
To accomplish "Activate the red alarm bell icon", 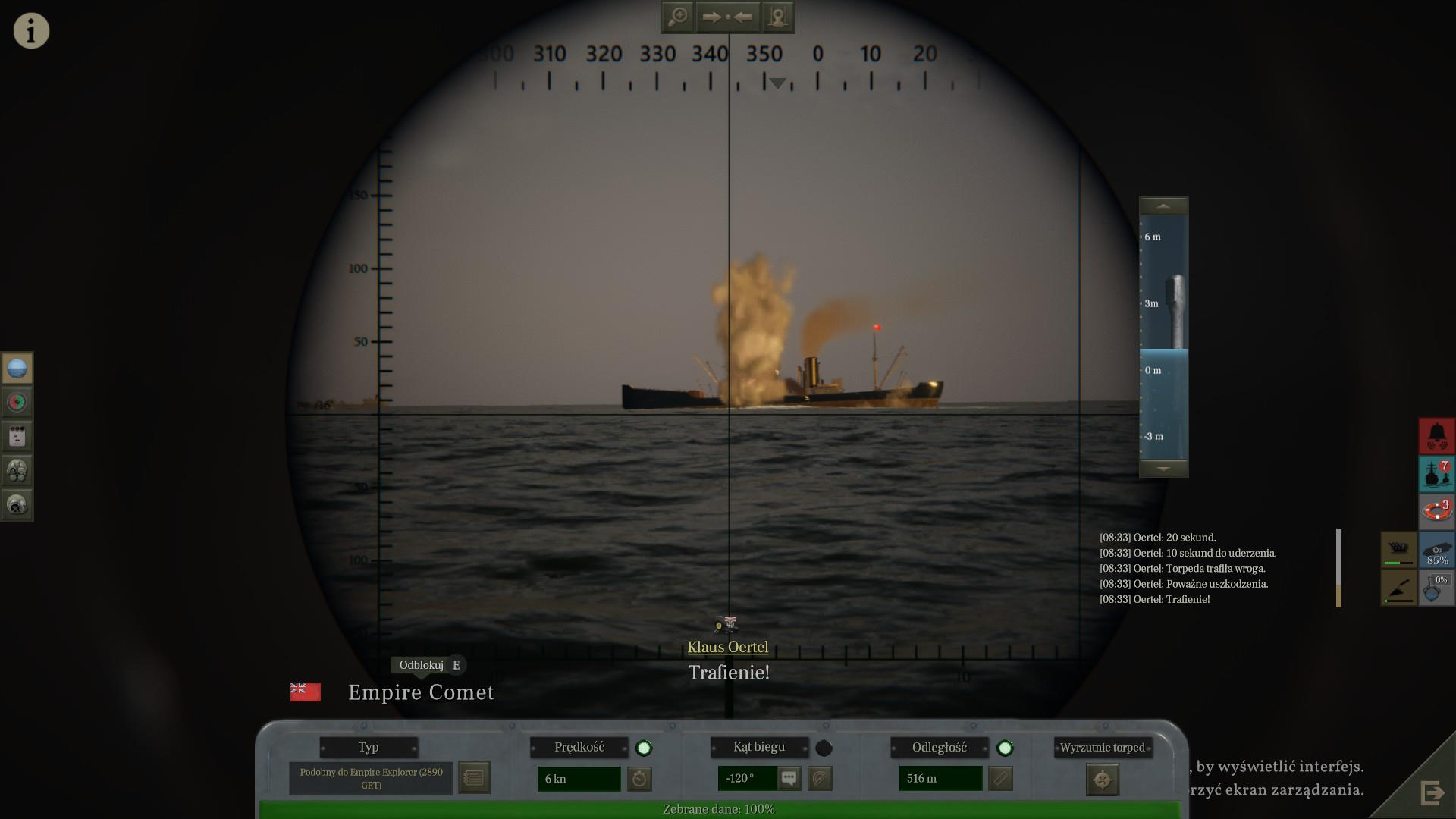I will click(x=1437, y=436).
